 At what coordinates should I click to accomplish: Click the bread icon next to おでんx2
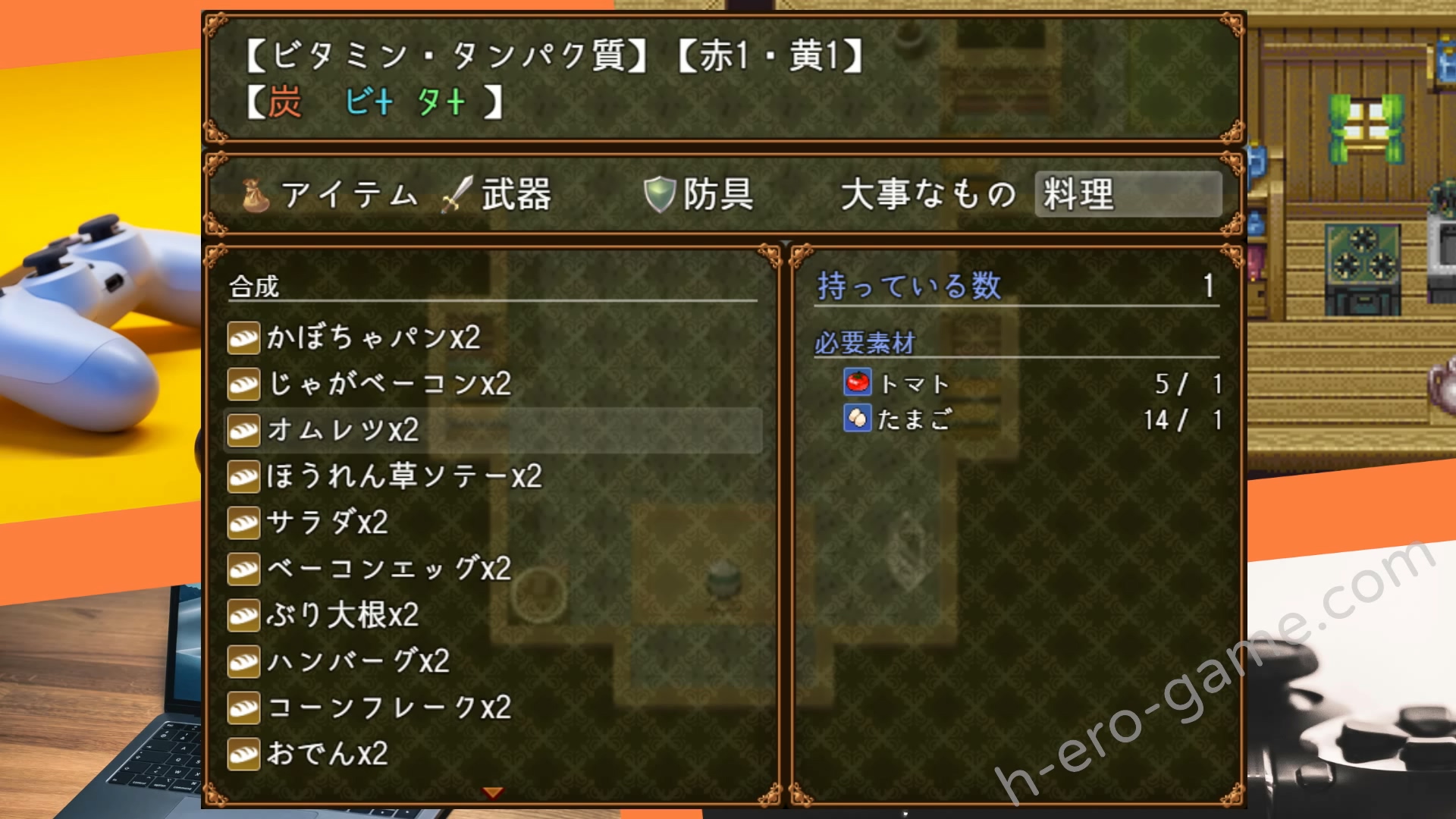tap(242, 754)
